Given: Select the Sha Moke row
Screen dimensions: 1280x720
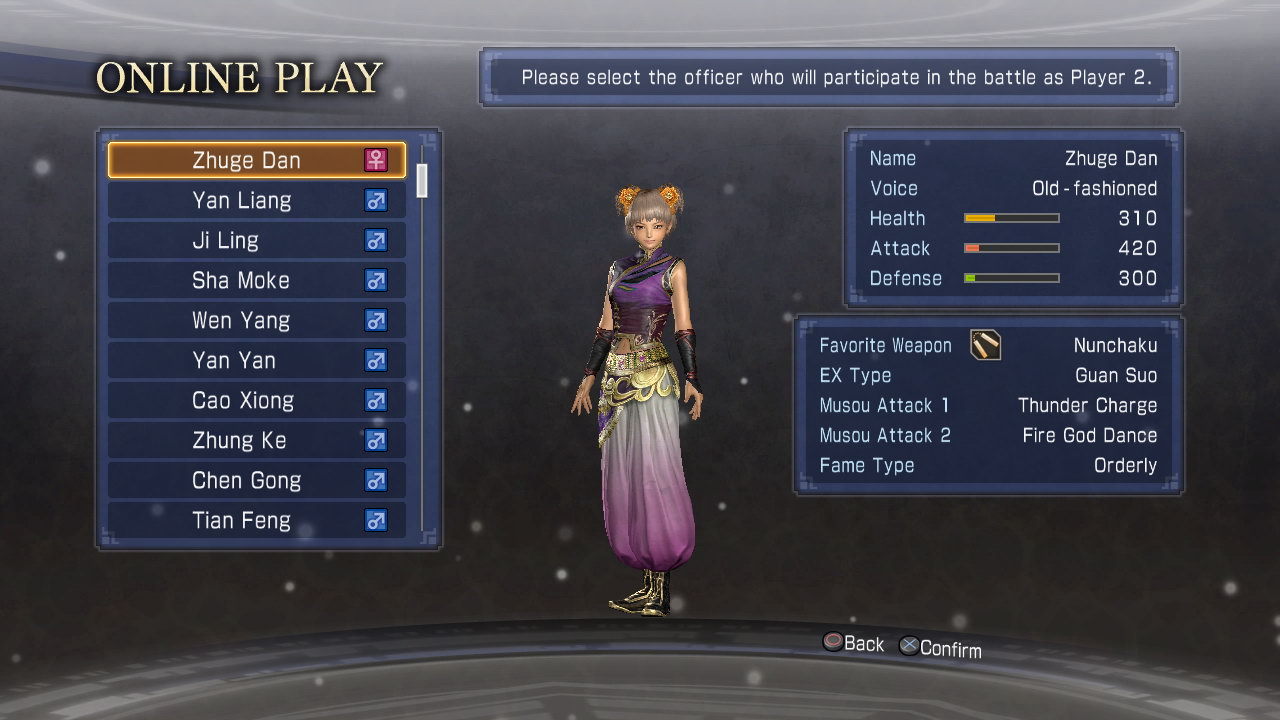Looking at the screenshot, I should tap(256, 280).
